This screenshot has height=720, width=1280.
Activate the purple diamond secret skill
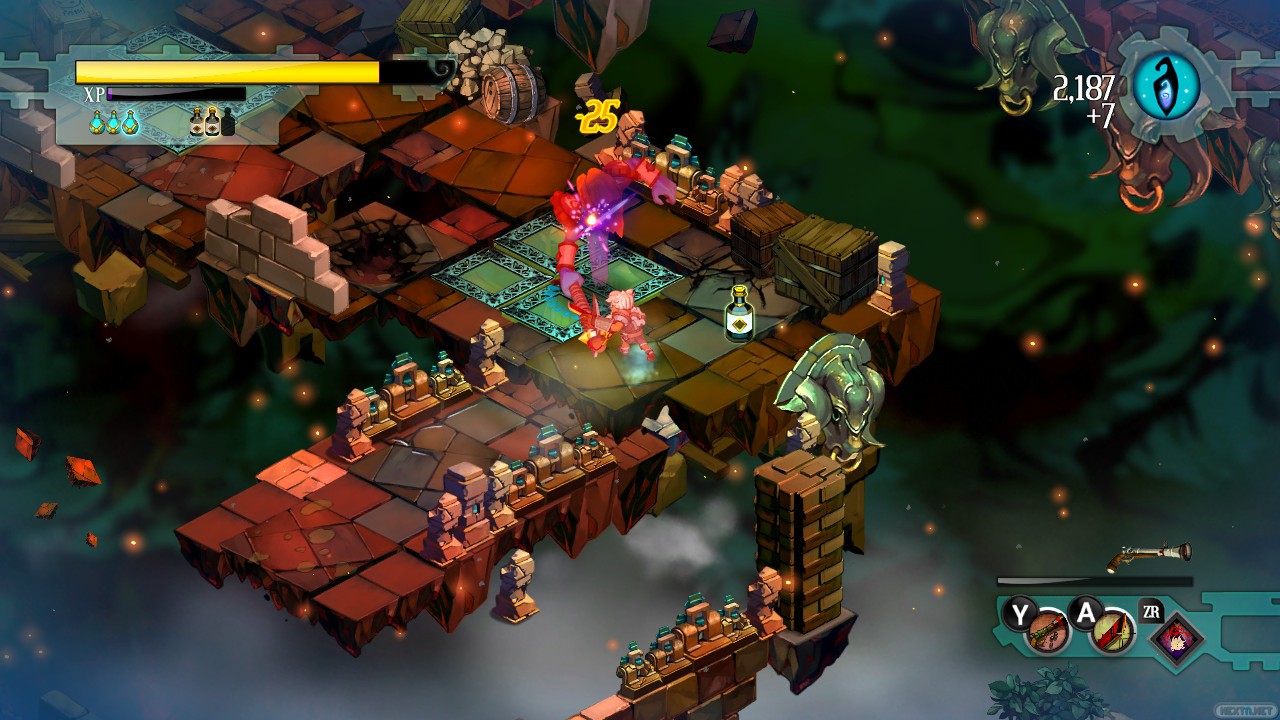[x=1176, y=637]
